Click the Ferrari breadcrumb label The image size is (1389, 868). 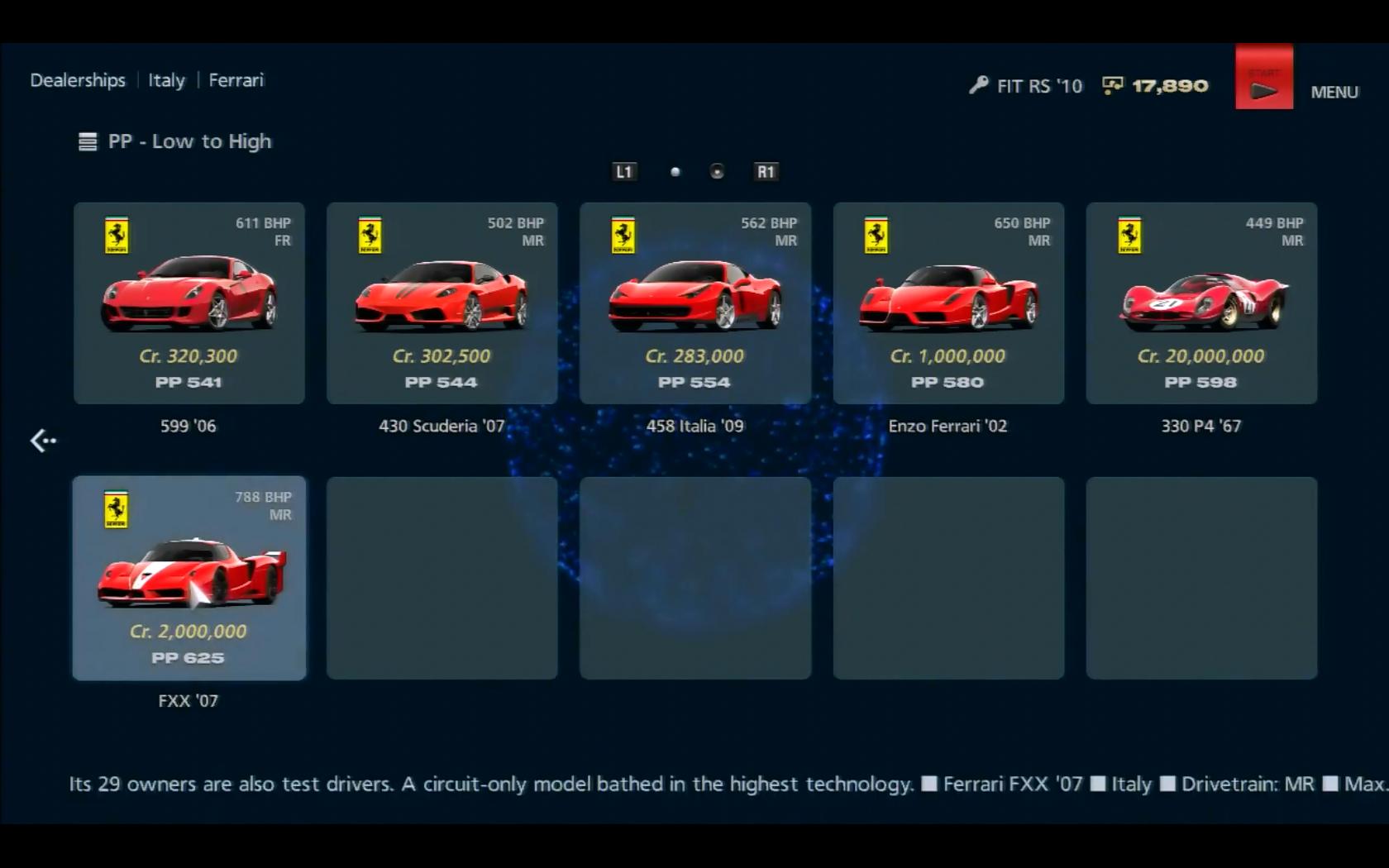[x=236, y=80]
